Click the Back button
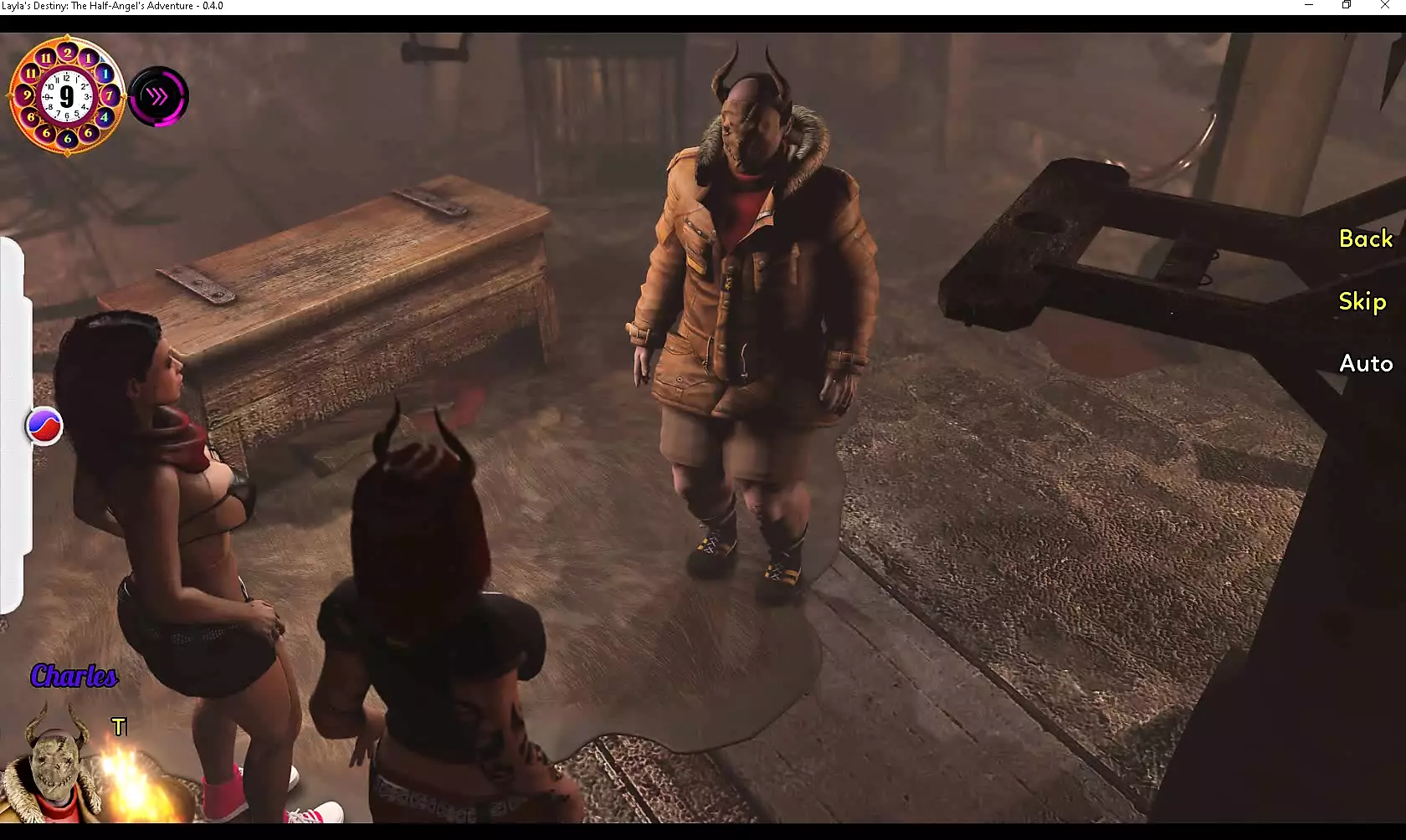Image resolution: width=1406 pixels, height=840 pixels. coord(1365,239)
